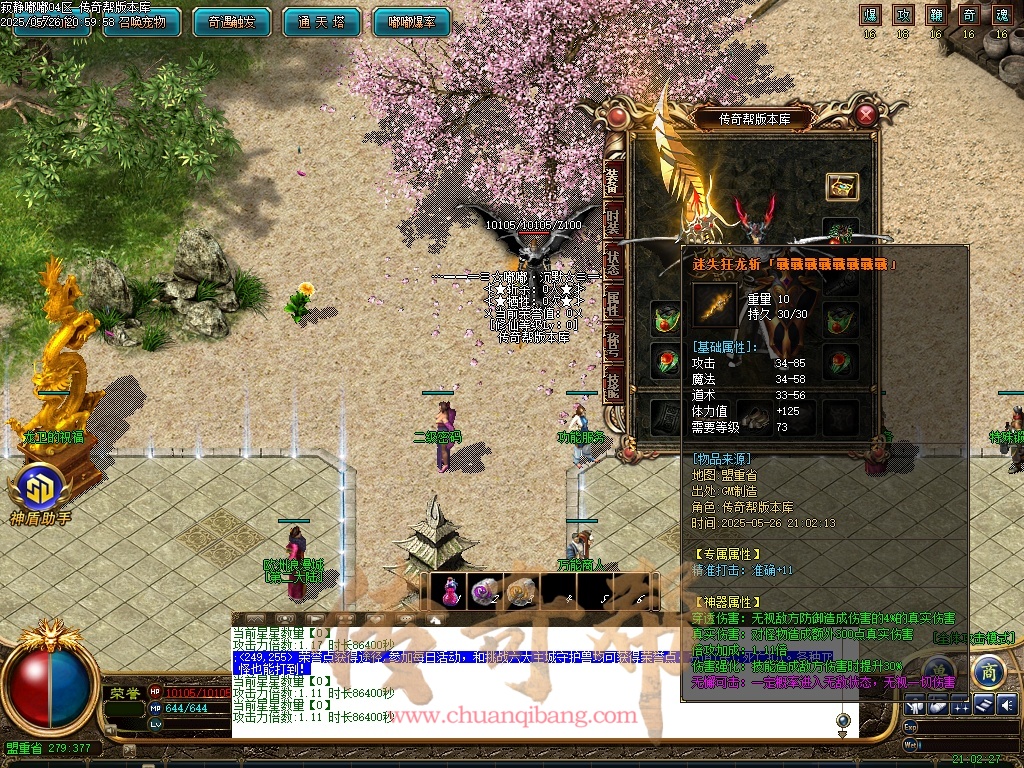Select the boots equipment slot

753,417
